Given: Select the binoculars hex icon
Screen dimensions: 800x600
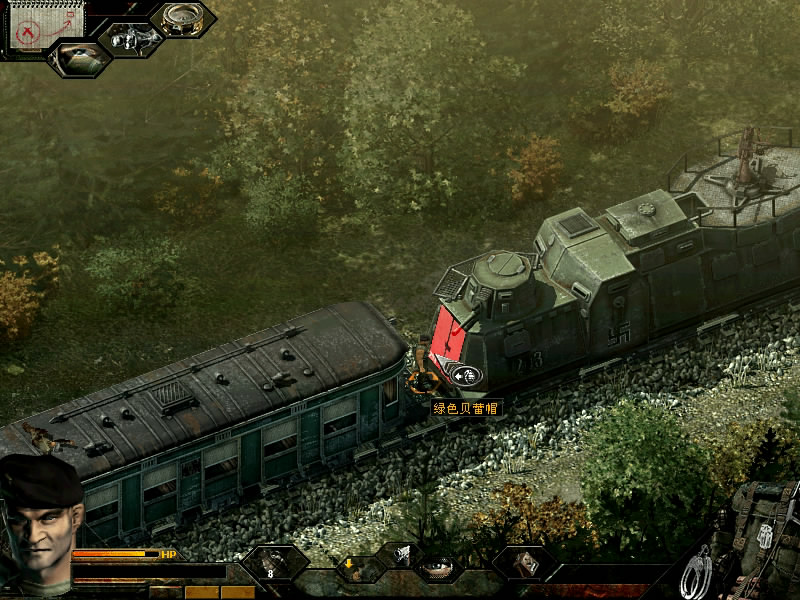Looking at the screenshot, I should 130,38.
